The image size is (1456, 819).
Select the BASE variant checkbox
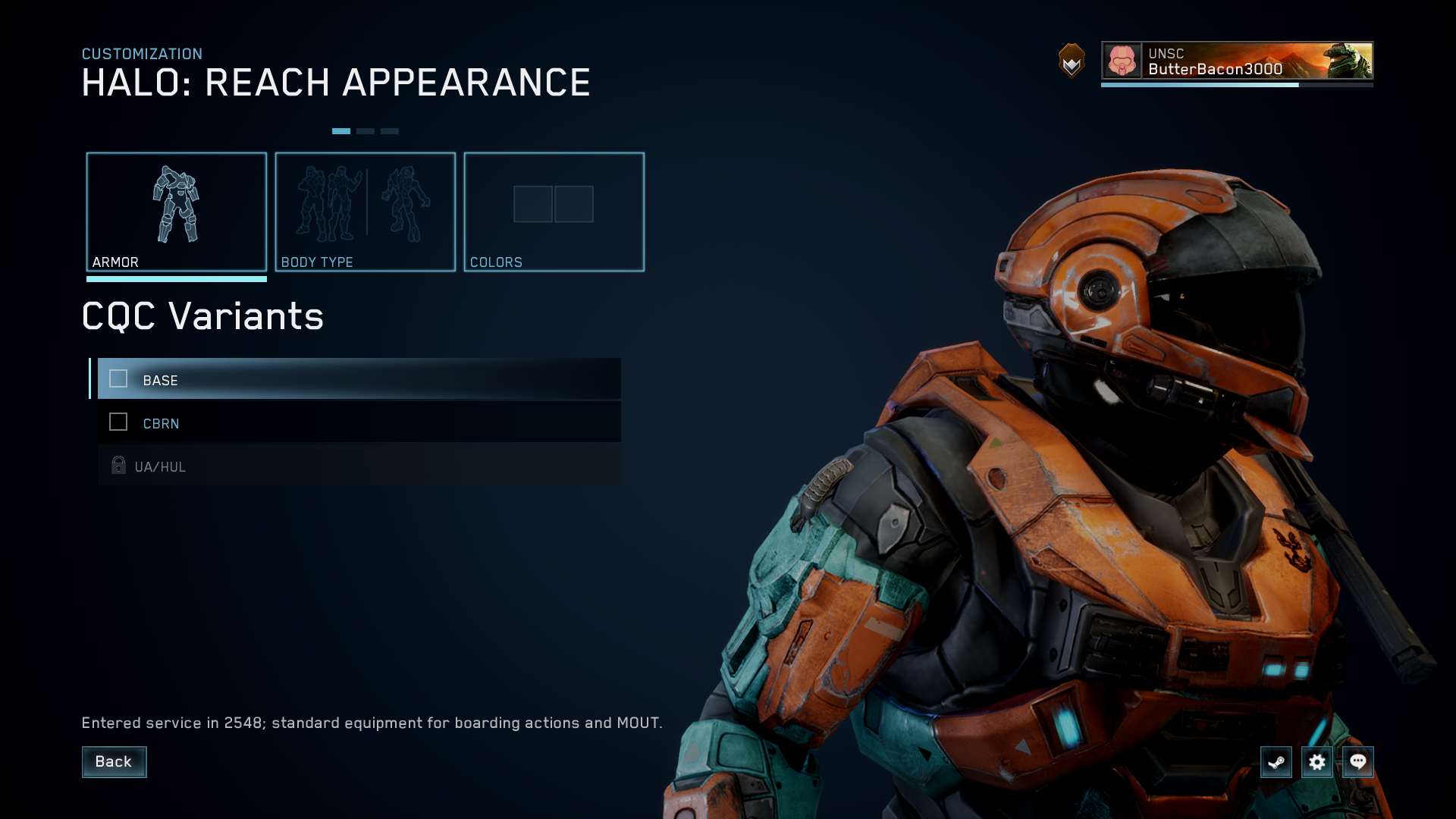pyautogui.click(x=118, y=379)
